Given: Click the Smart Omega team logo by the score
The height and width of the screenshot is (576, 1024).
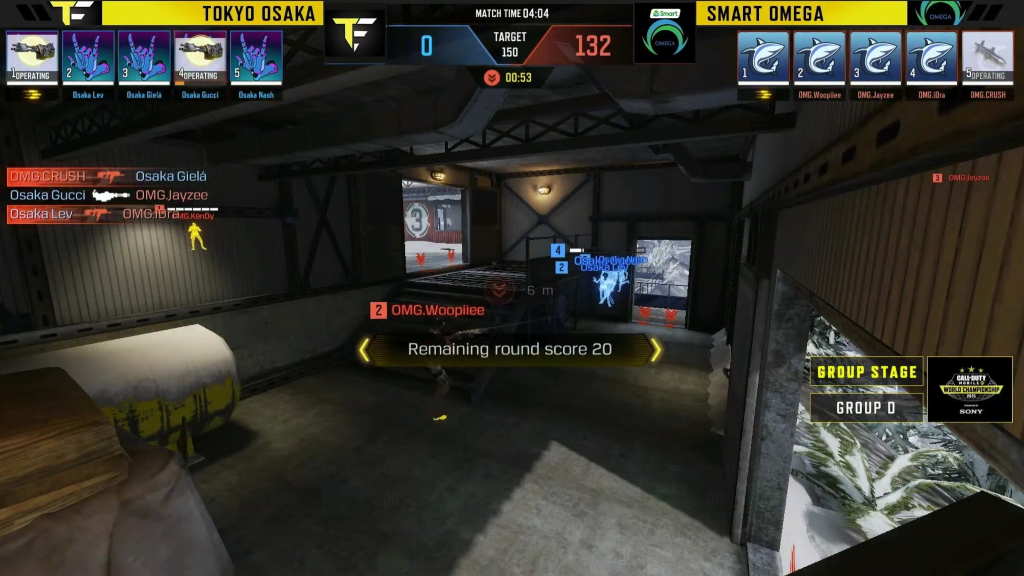Looking at the screenshot, I should click(665, 38).
